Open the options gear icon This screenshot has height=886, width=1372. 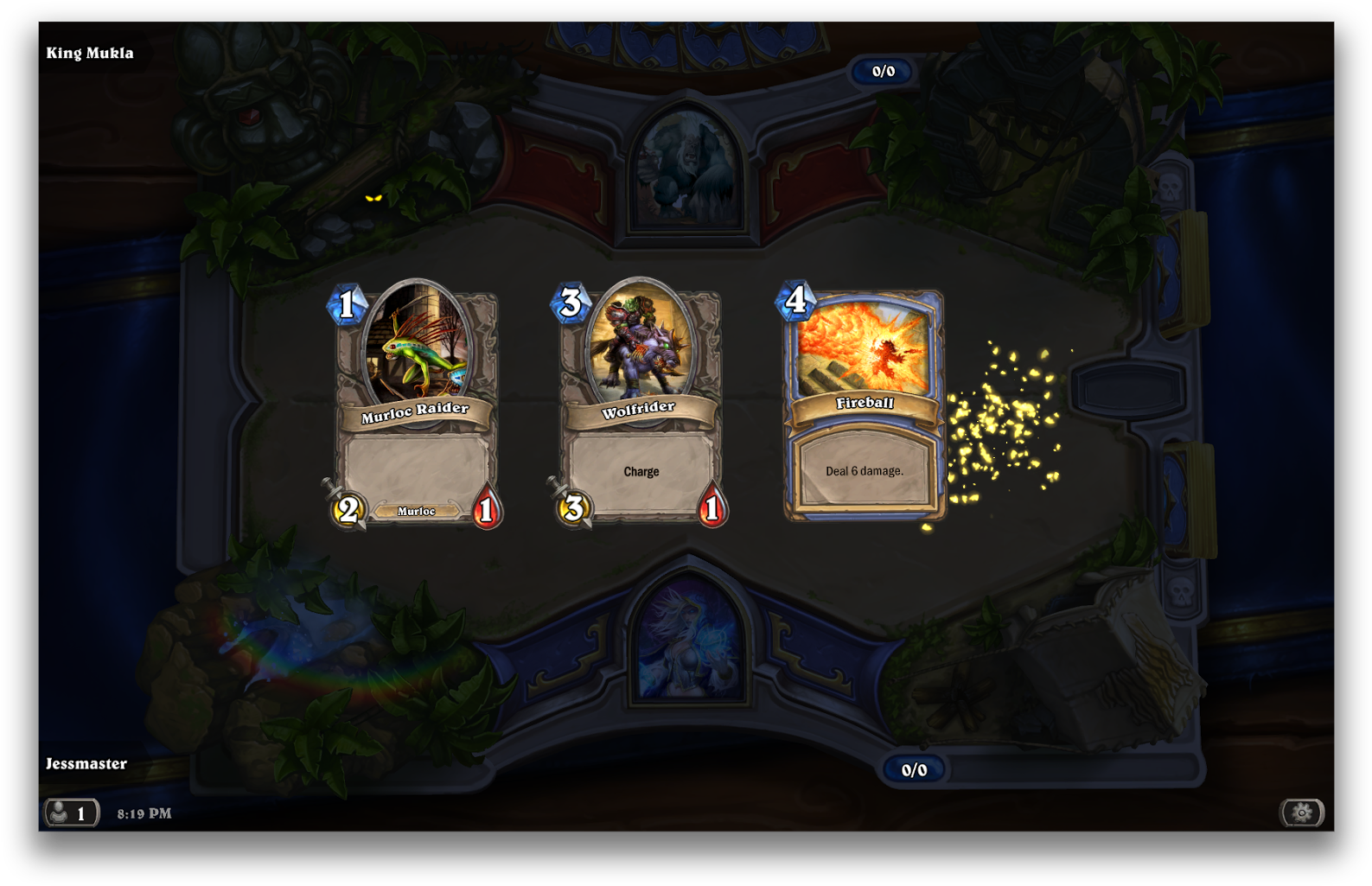[x=1302, y=813]
